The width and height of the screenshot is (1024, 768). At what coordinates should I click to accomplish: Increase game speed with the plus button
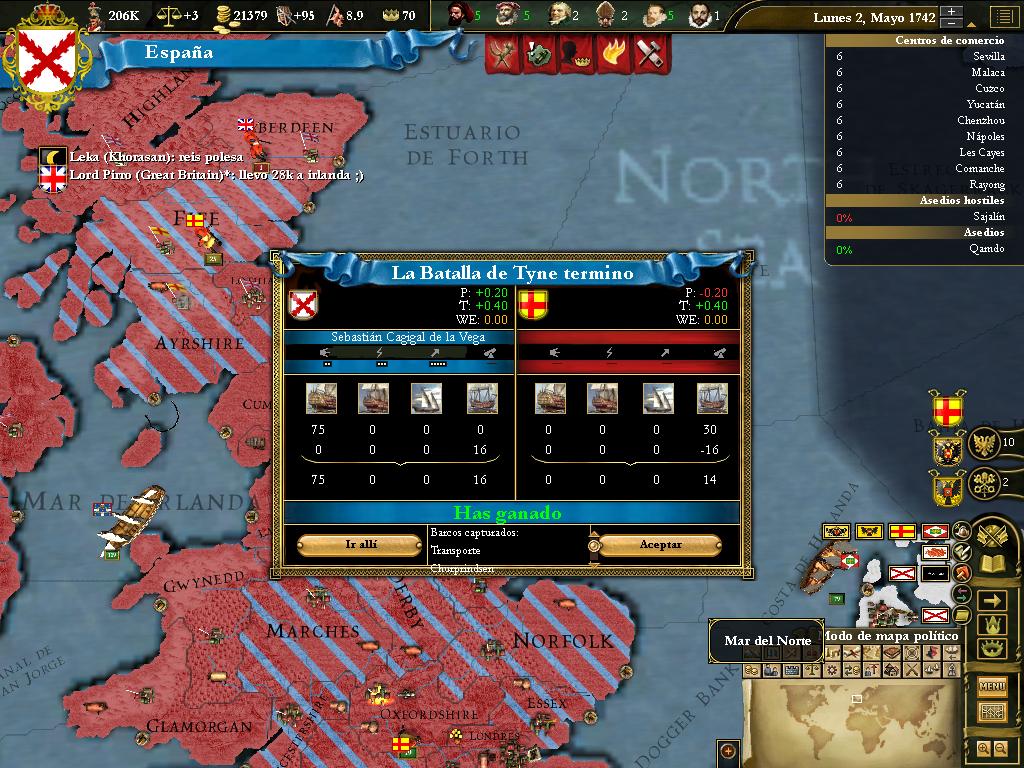tap(952, 12)
